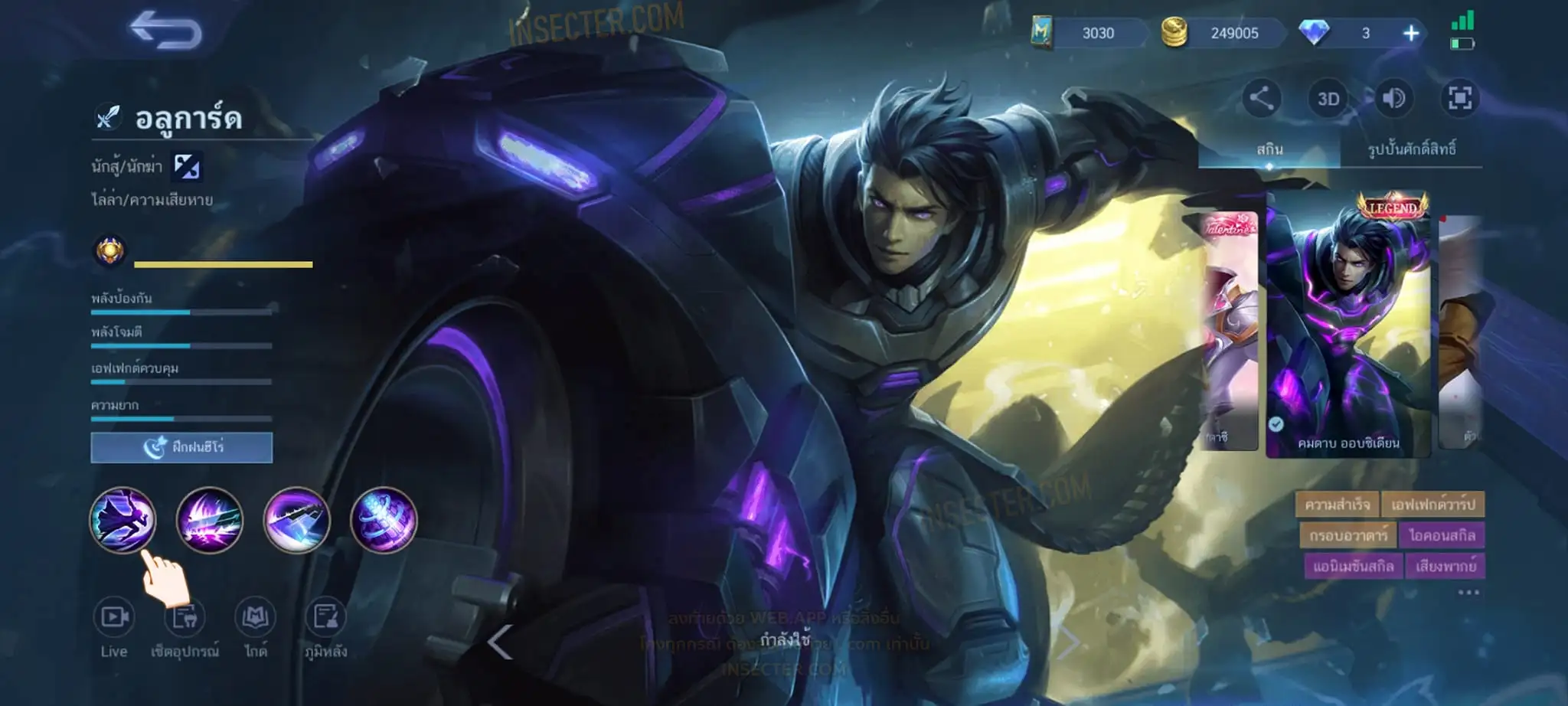1568x706 pixels.
Task: Go back with the return arrow
Action: click(x=165, y=31)
